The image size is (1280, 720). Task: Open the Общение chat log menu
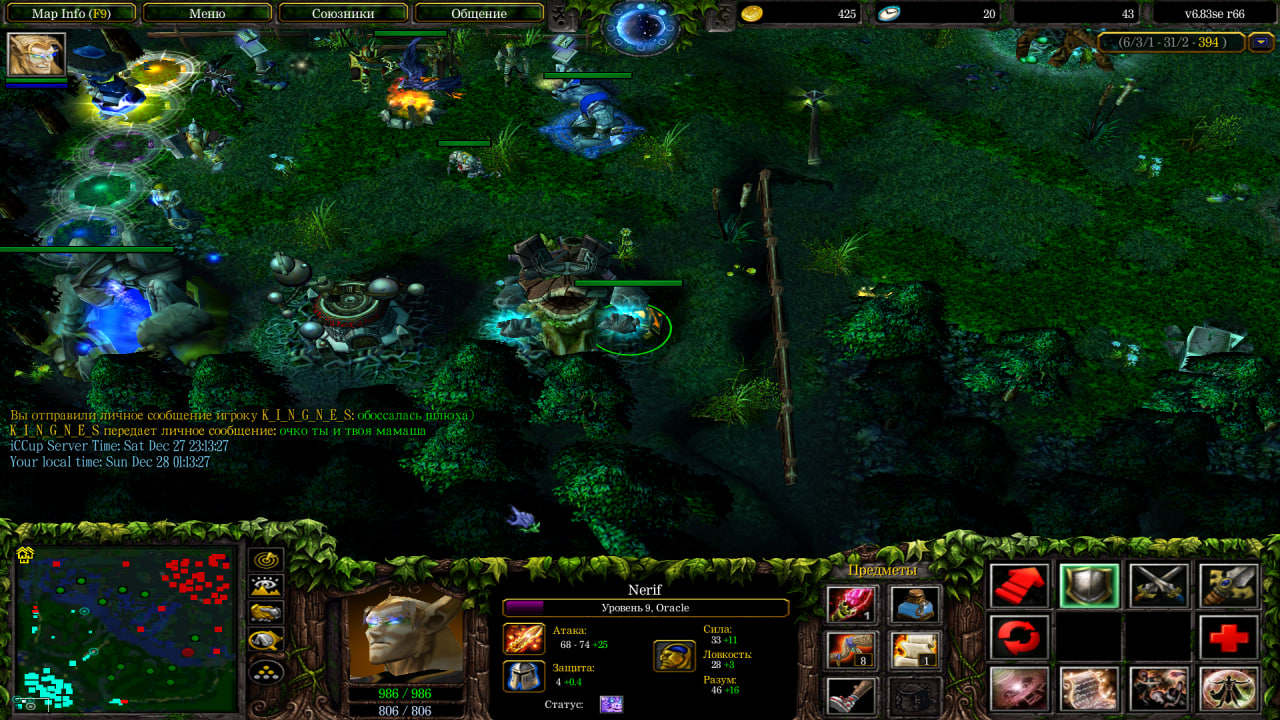click(x=479, y=14)
